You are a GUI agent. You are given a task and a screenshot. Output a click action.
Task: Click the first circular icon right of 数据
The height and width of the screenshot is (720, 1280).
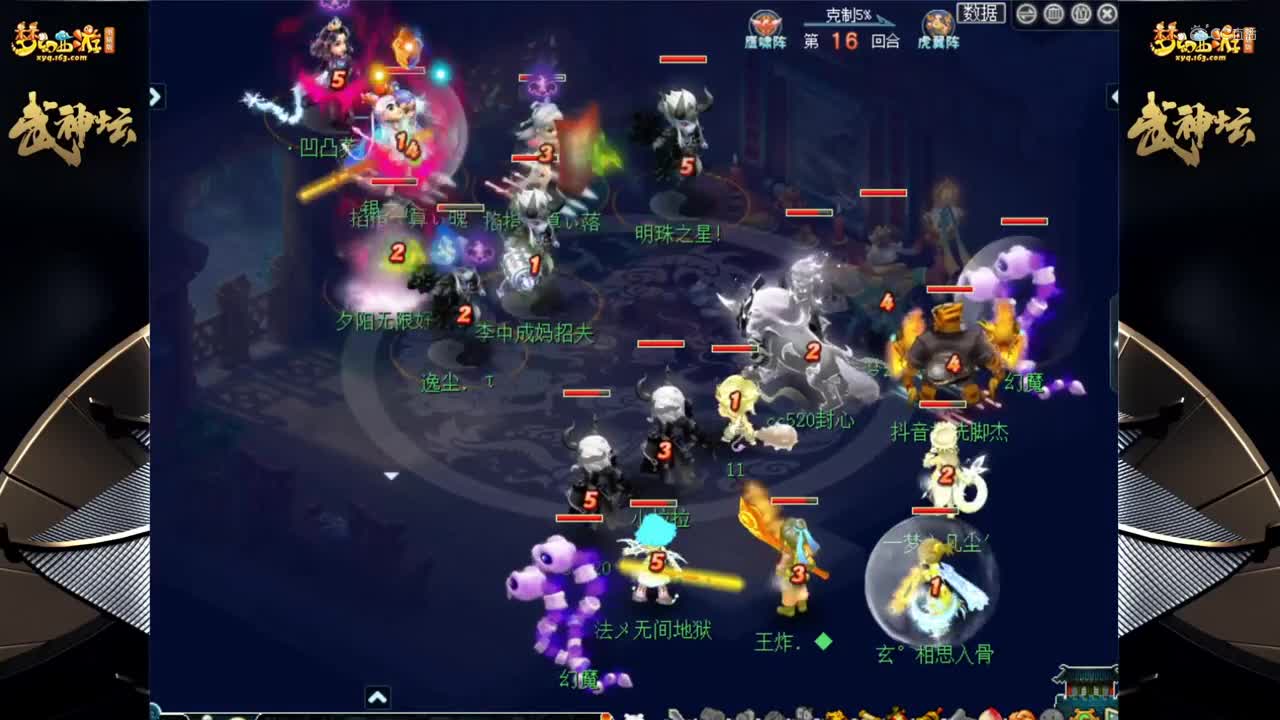coord(1026,14)
